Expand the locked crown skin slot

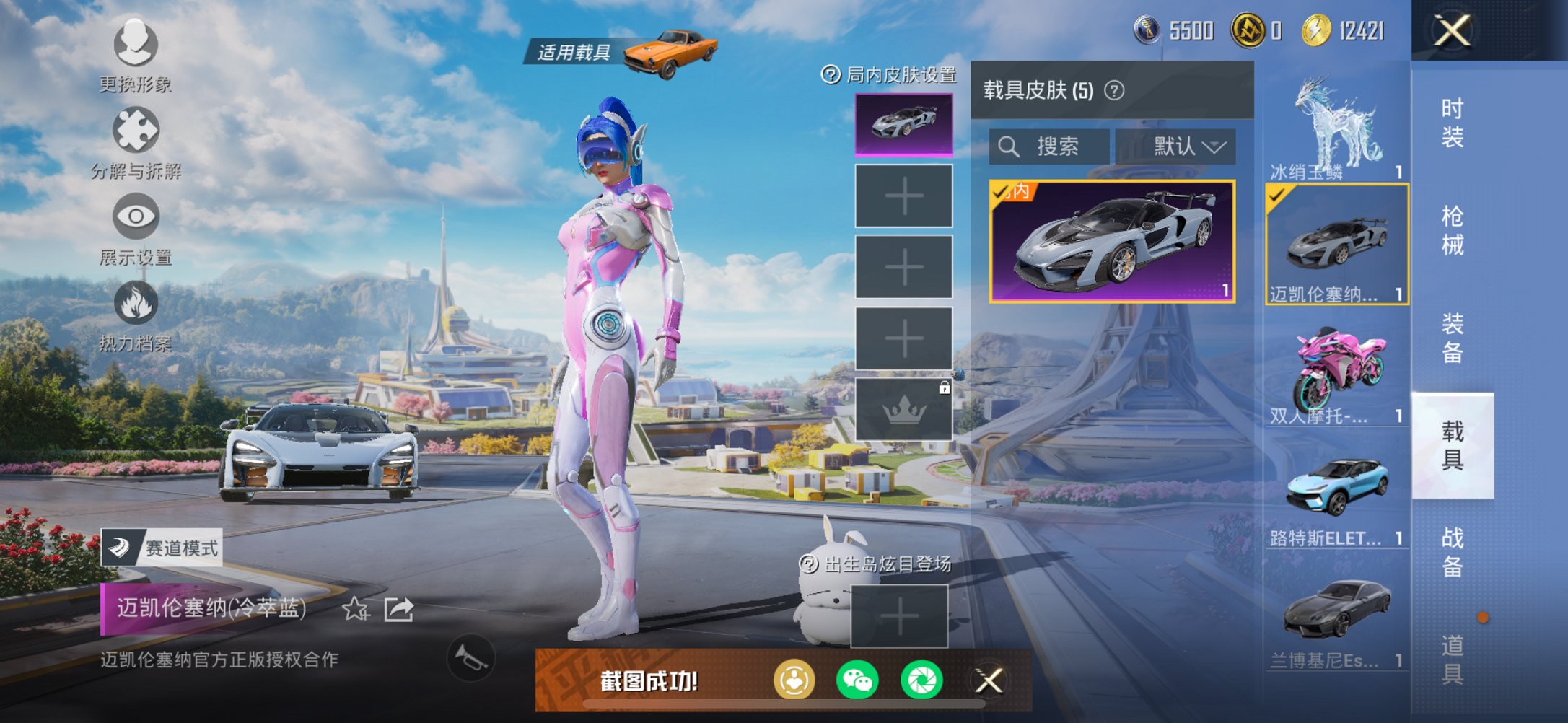coord(902,409)
